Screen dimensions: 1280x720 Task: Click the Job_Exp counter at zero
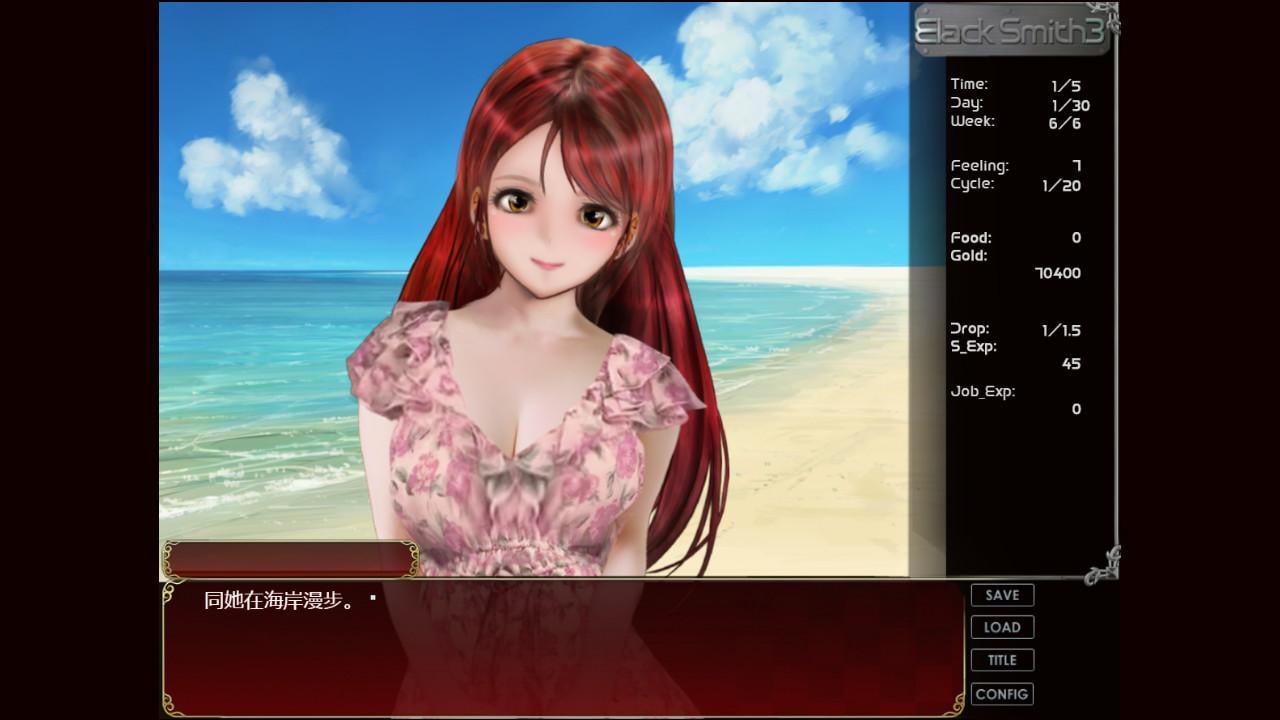(1075, 409)
